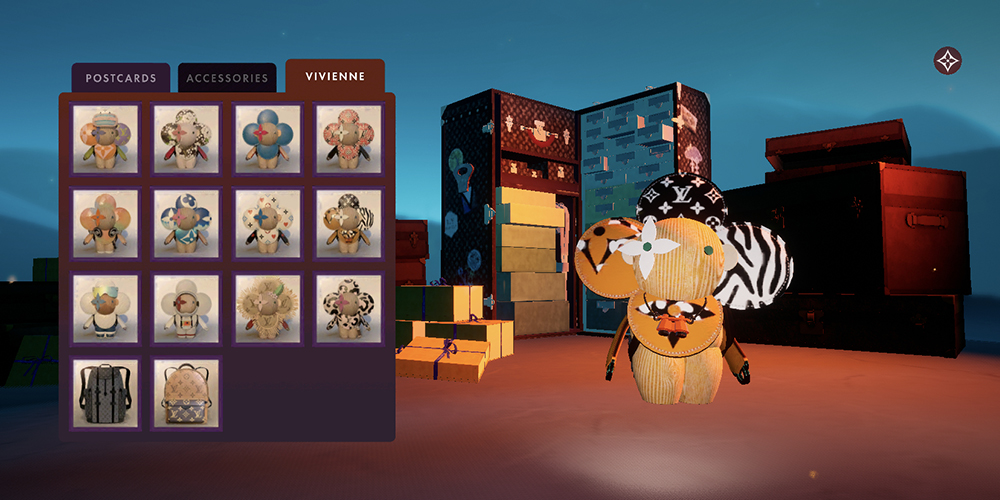Choose the blue moon pattern Vivienne
This screenshot has height=500, width=1000.
point(187,224)
